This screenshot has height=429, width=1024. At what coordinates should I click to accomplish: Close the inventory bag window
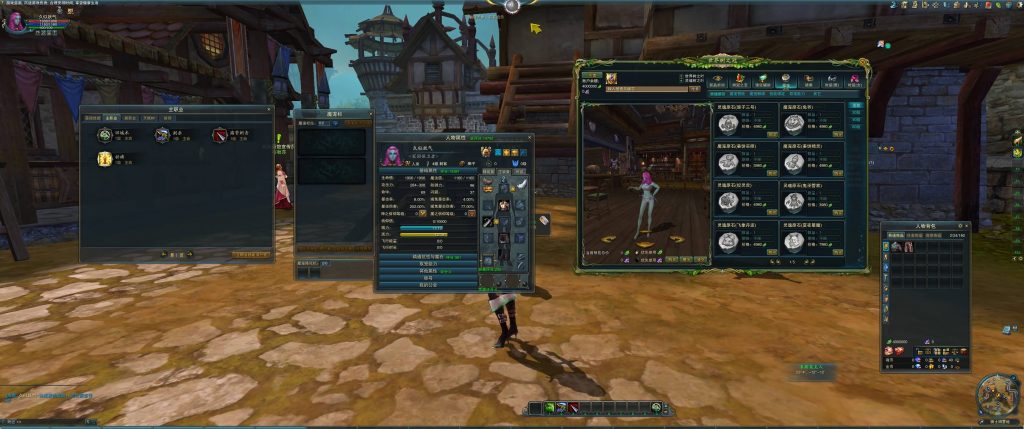(965, 227)
